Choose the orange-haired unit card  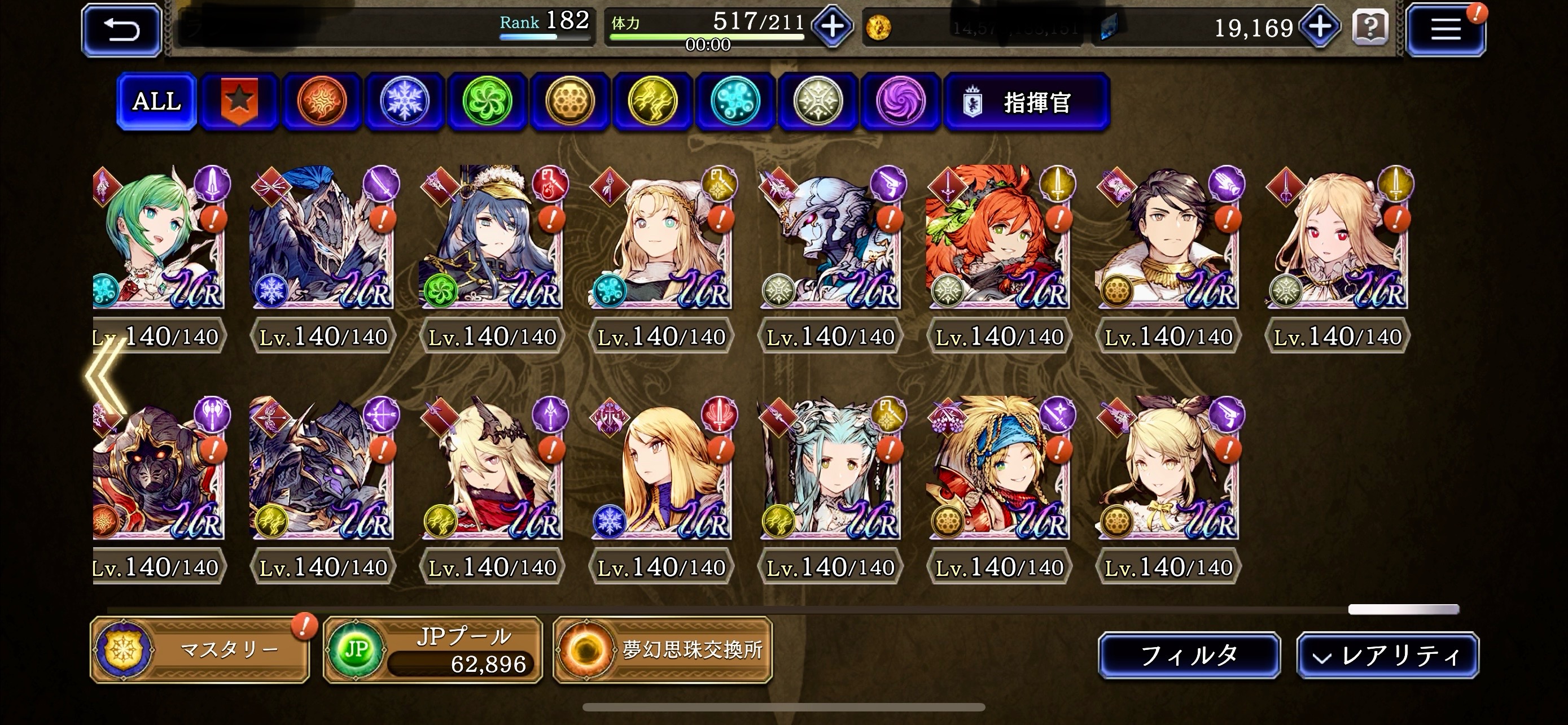pos(998,237)
